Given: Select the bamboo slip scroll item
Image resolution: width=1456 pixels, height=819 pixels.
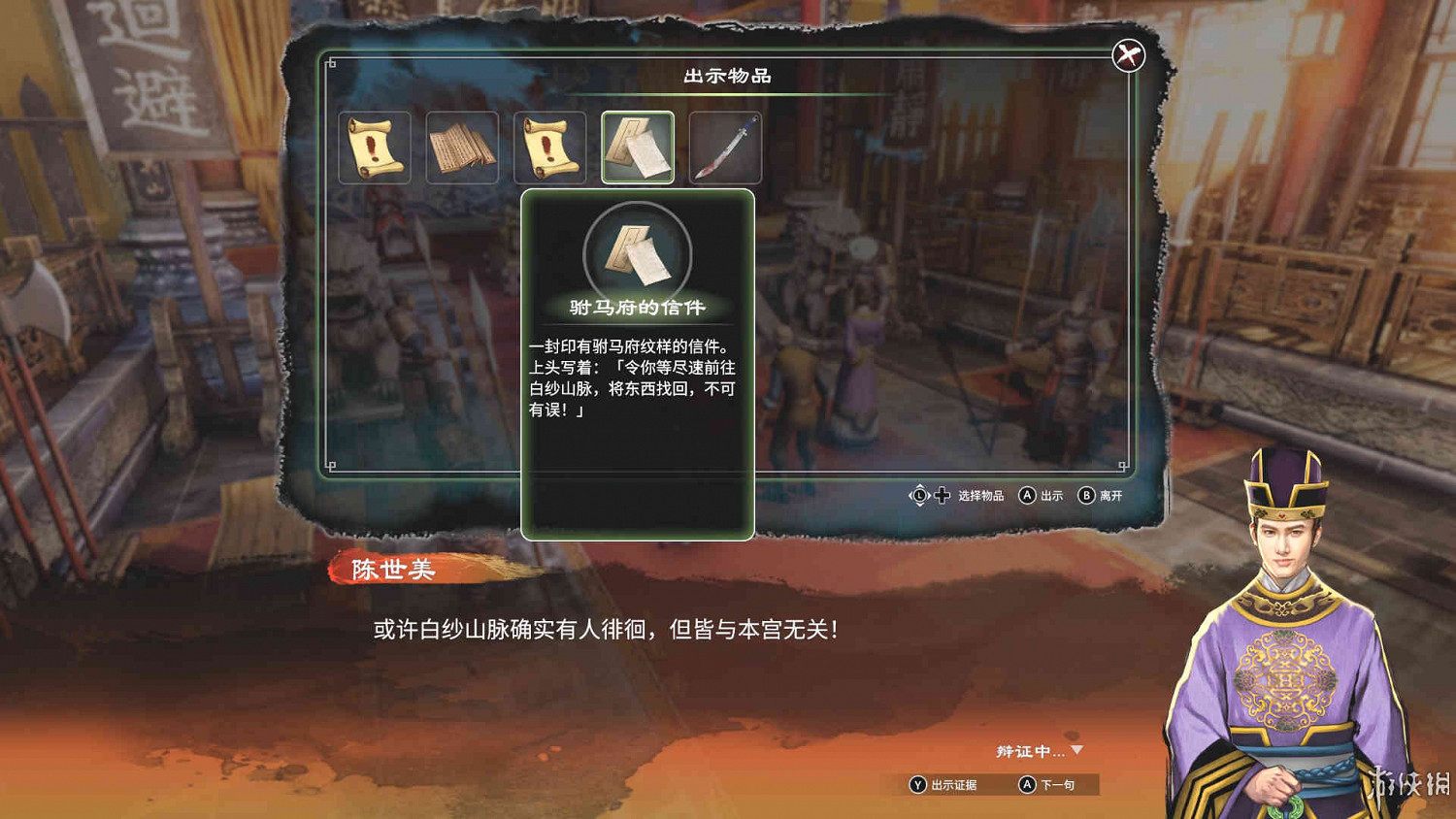Looking at the screenshot, I should (464, 148).
